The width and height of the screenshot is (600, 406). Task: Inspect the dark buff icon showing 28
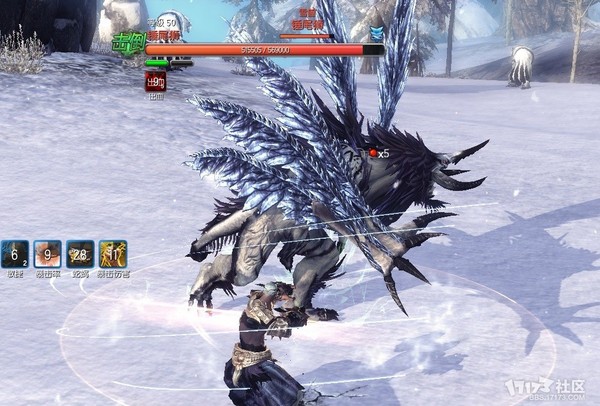[x=80, y=254]
